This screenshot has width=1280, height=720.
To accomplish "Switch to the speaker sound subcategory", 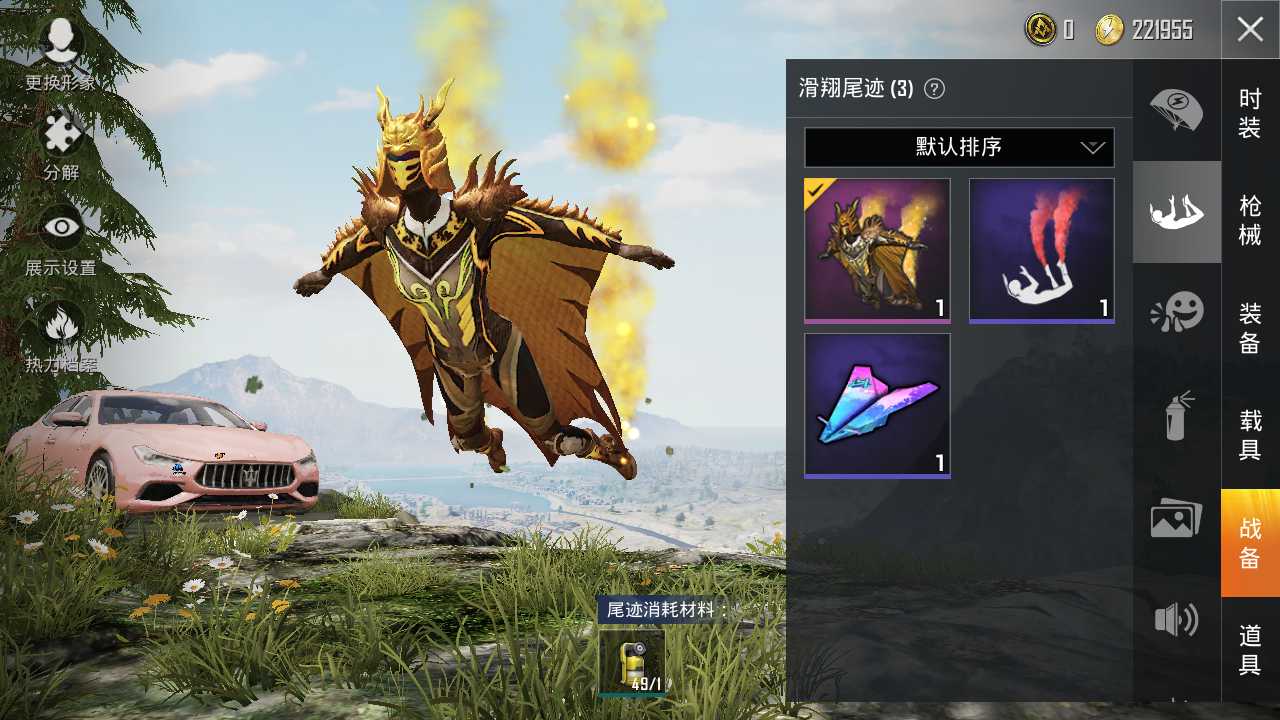I will [1176, 620].
